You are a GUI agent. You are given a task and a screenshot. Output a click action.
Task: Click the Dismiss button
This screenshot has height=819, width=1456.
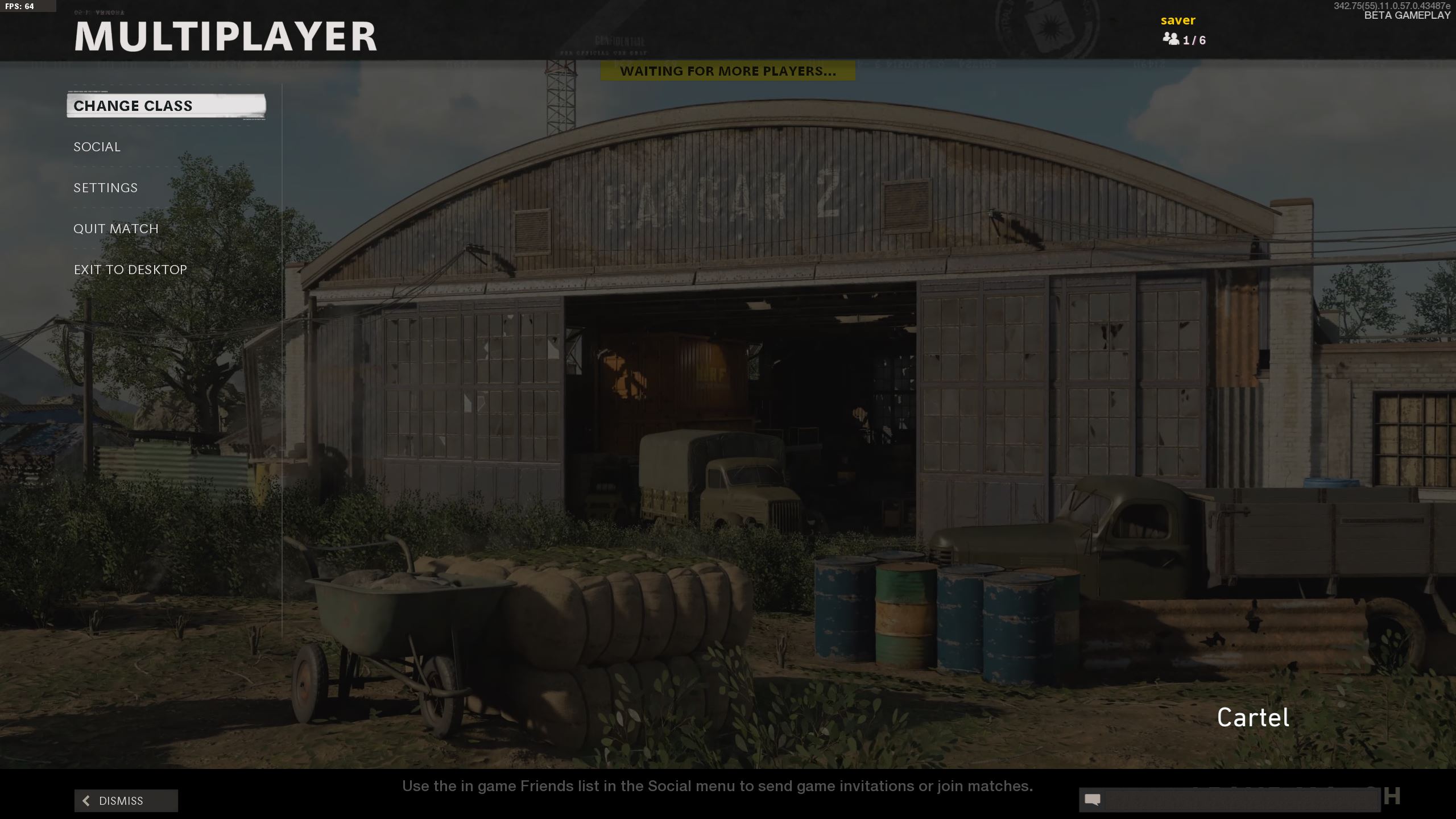pyautogui.click(x=126, y=801)
